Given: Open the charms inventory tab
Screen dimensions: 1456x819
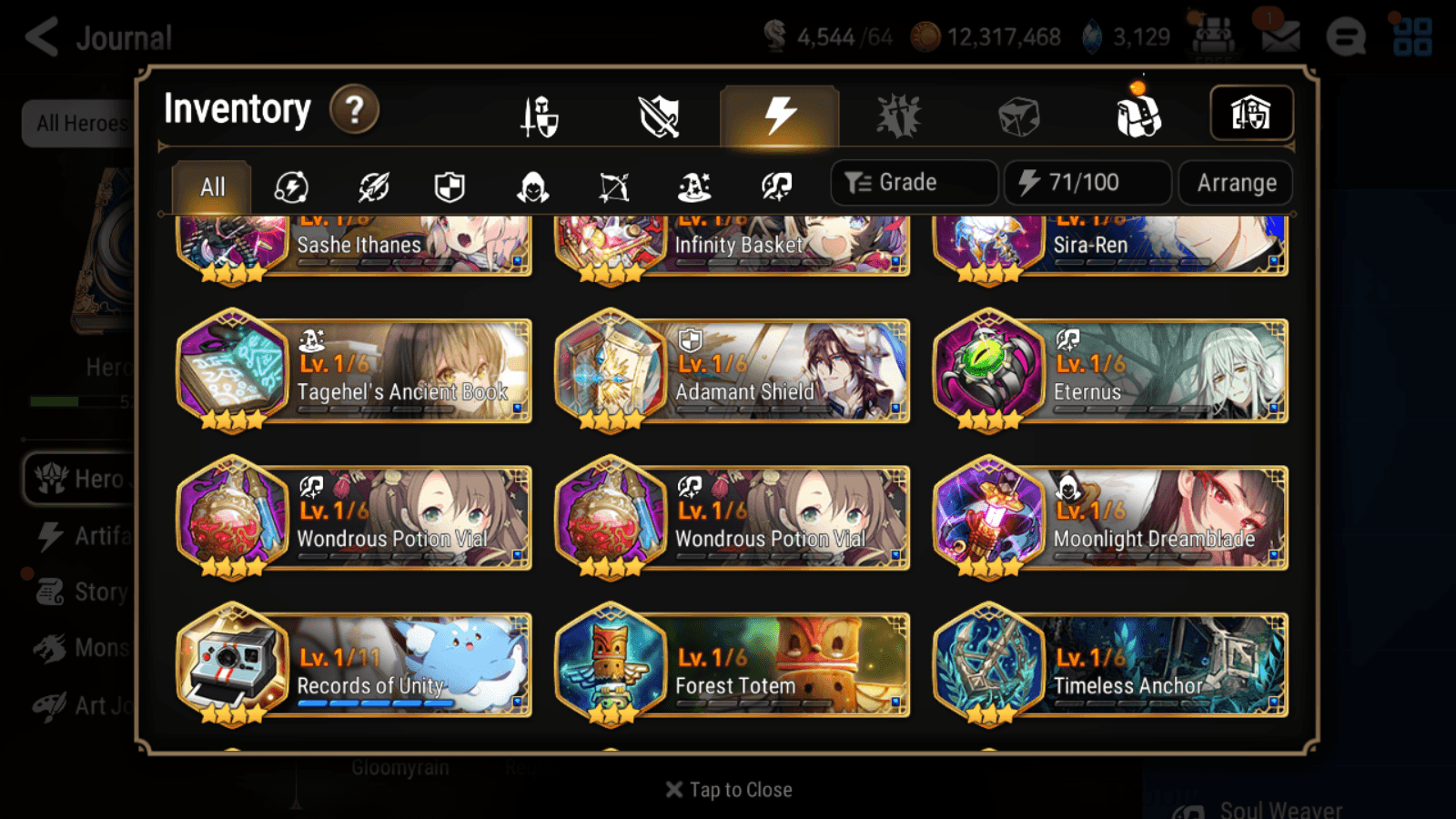Looking at the screenshot, I should point(897,116).
